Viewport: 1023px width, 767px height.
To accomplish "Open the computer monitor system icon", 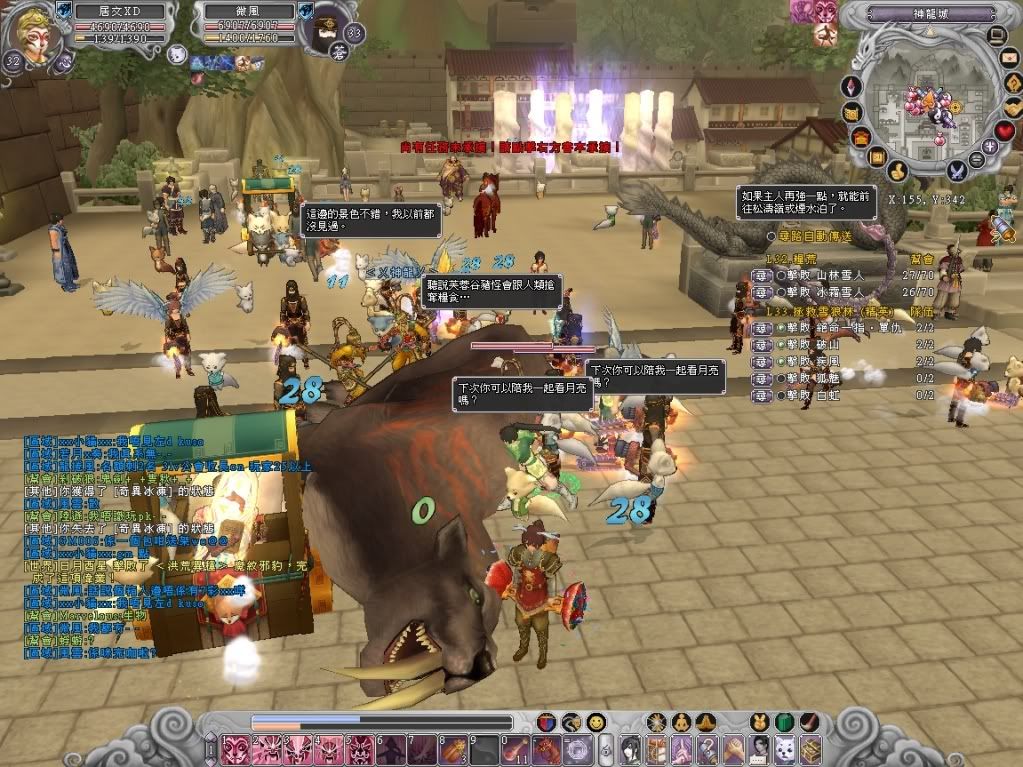I will tap(995, 37).
